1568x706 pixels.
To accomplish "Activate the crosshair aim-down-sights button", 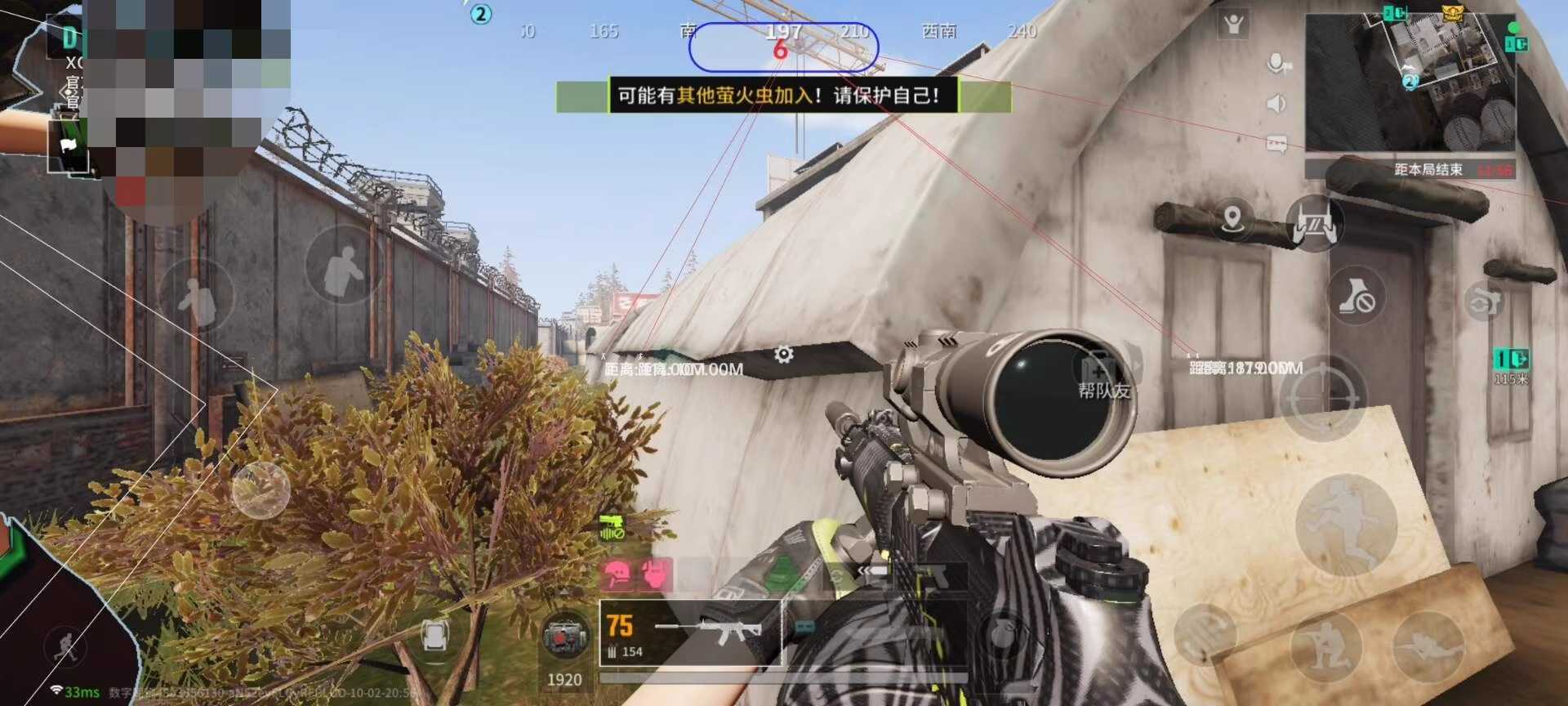I will click(1322, 399).
